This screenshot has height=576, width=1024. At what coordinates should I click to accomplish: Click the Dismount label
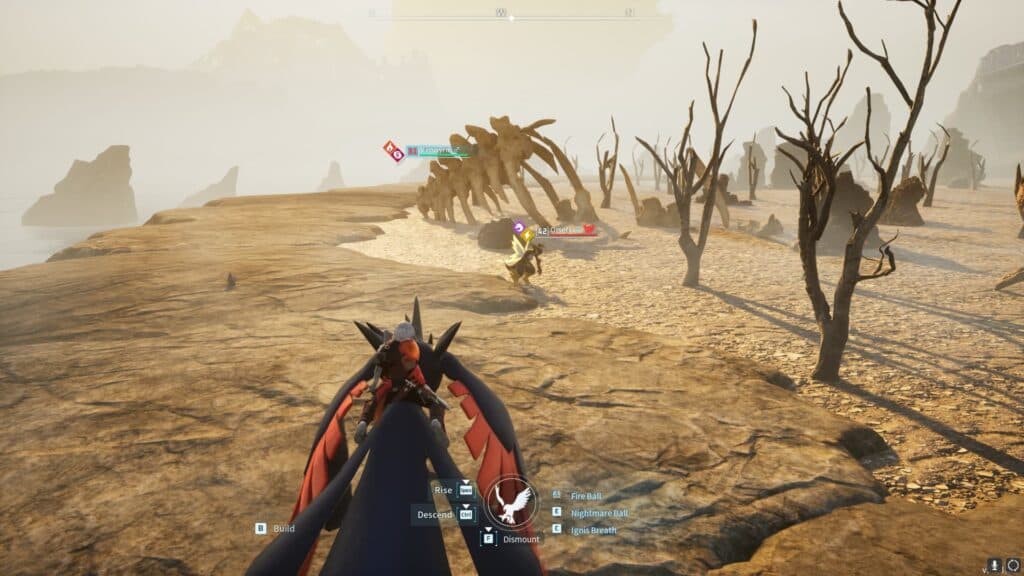click(x=521, y=539)
